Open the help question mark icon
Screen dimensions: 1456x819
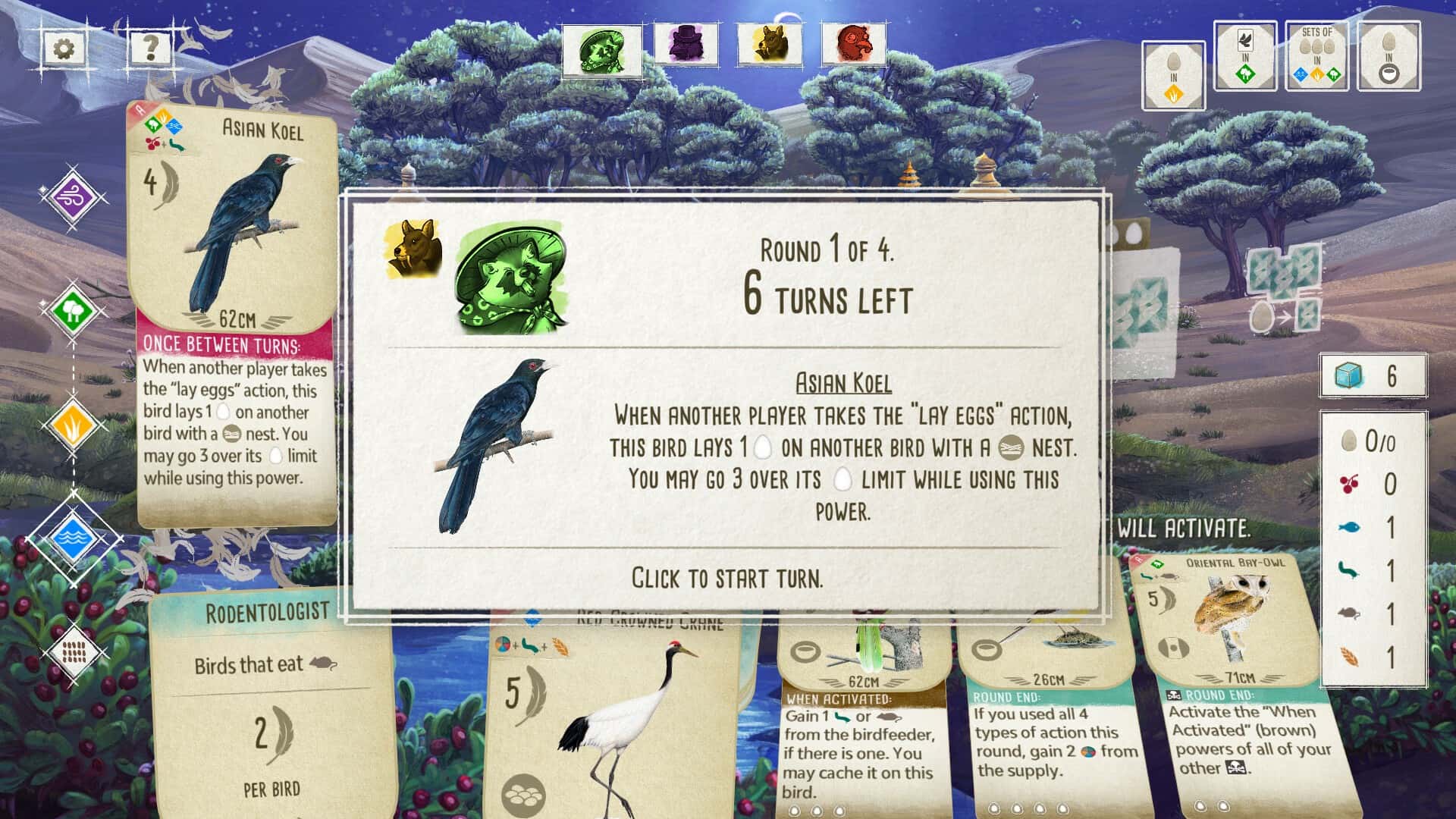pyautogui.click(x=149, y=47)
